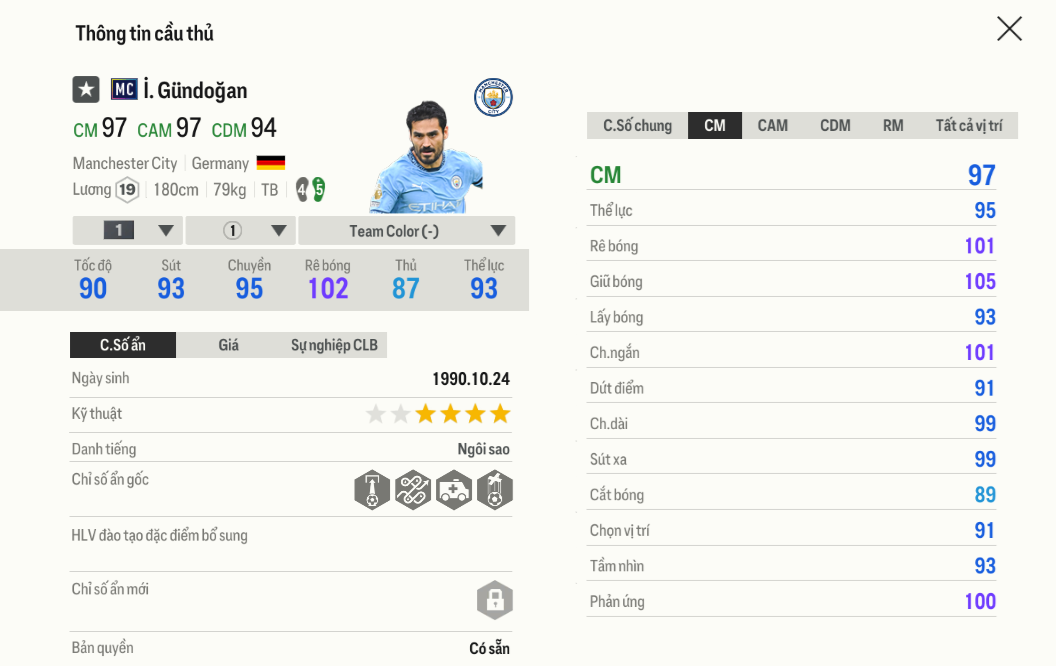The image size is (1056, 666).
Task: Close the player info window
Action: tap(1009, 29)
